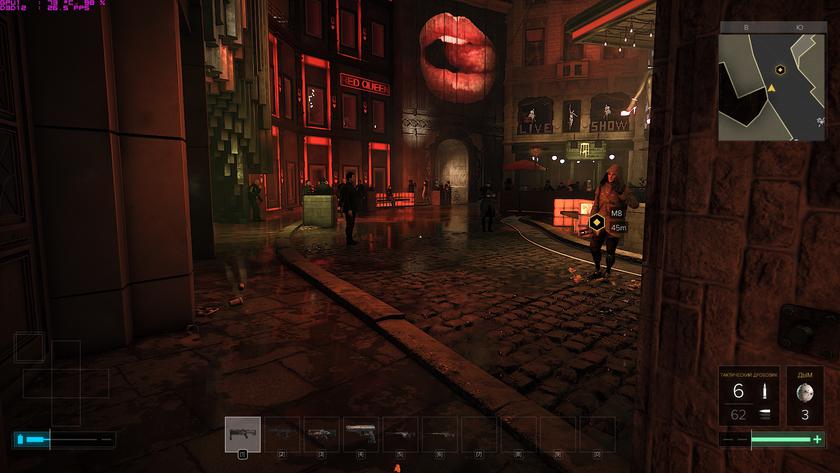Screen dimensions: 840x473
Task: Equip the long gun in hotbar slot 6
Action: tap(440, 434)
